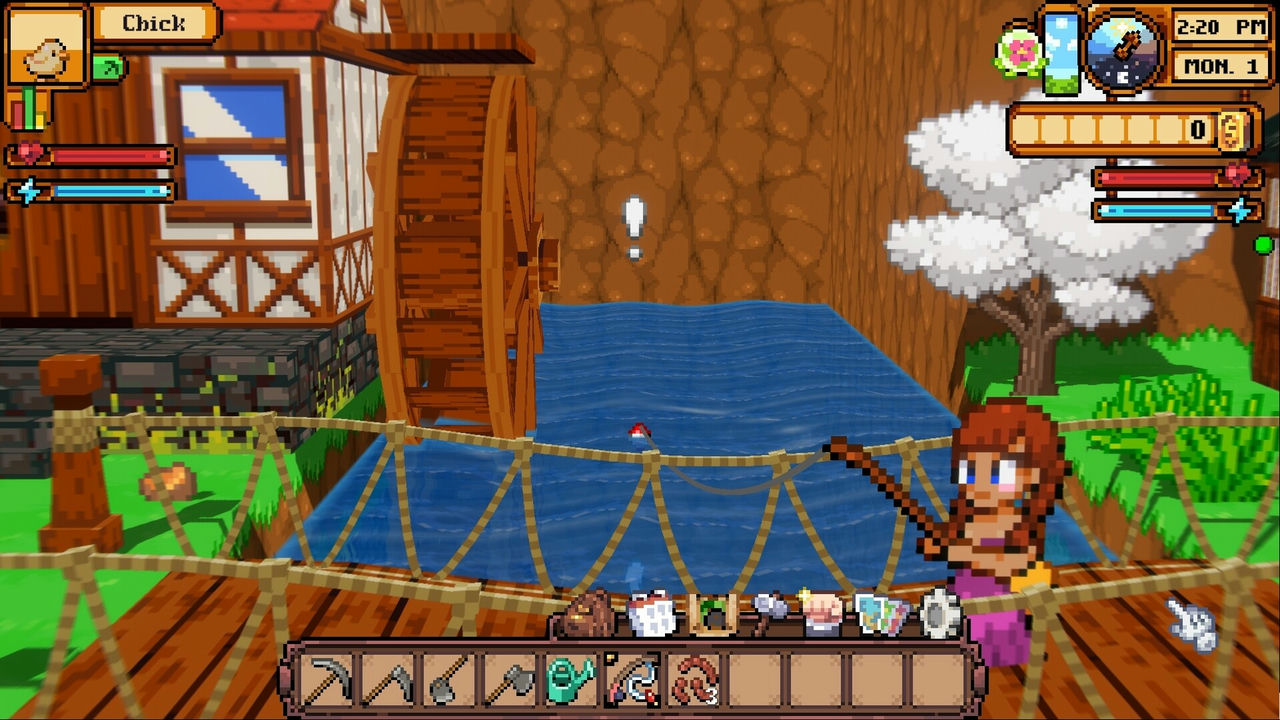Click the pink flower season icon
1280x720 pixels.
click(x=1019, y=52)
